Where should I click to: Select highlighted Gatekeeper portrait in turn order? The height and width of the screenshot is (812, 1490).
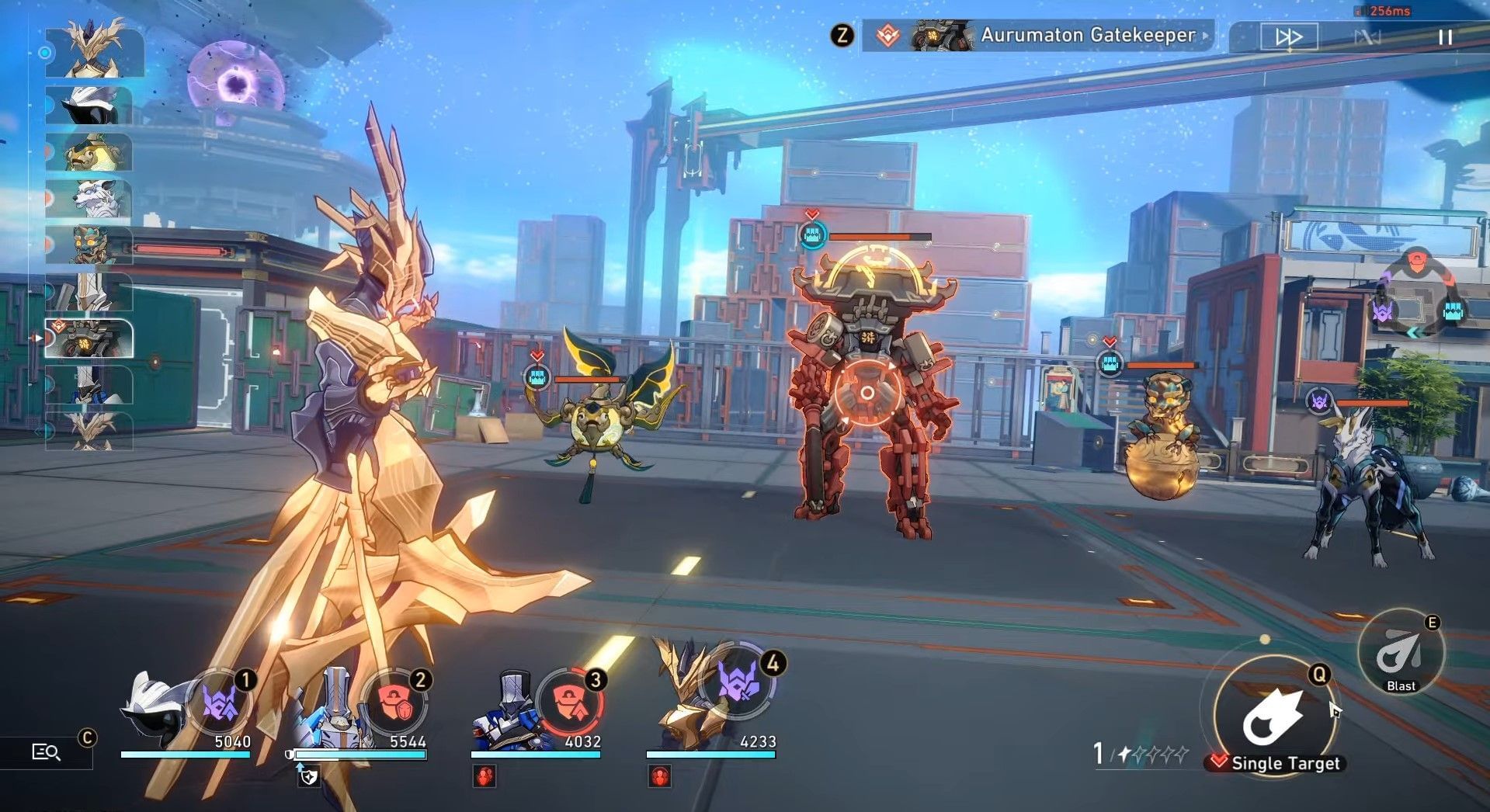89,338
